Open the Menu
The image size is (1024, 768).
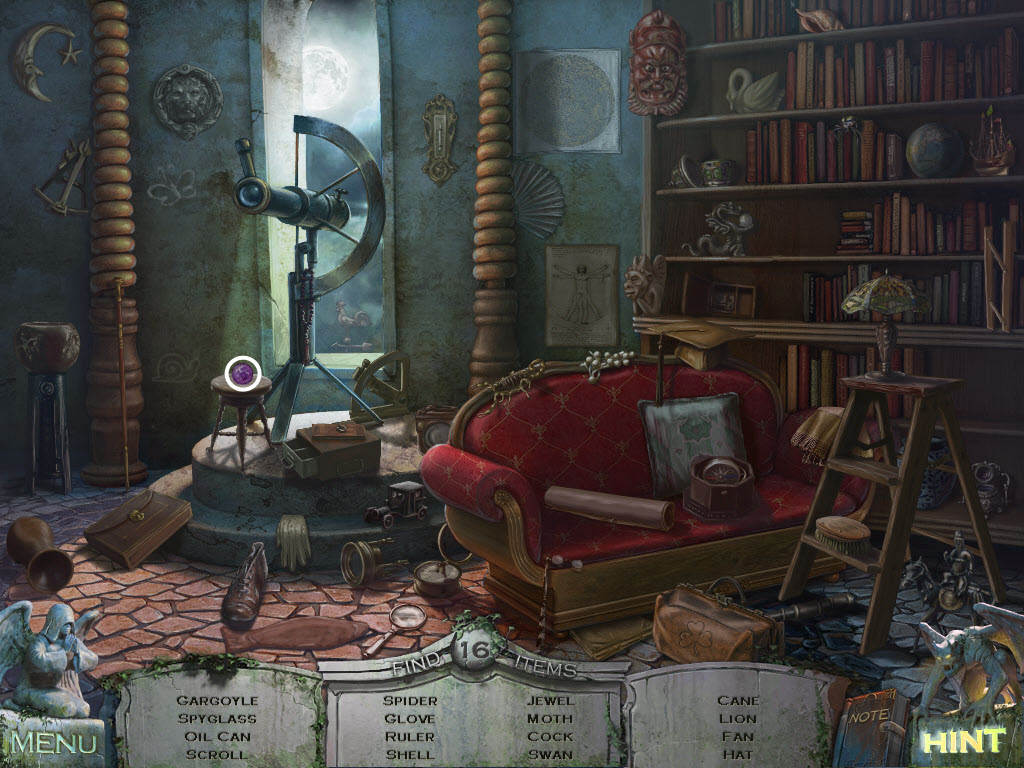click(x=53, y=742)
